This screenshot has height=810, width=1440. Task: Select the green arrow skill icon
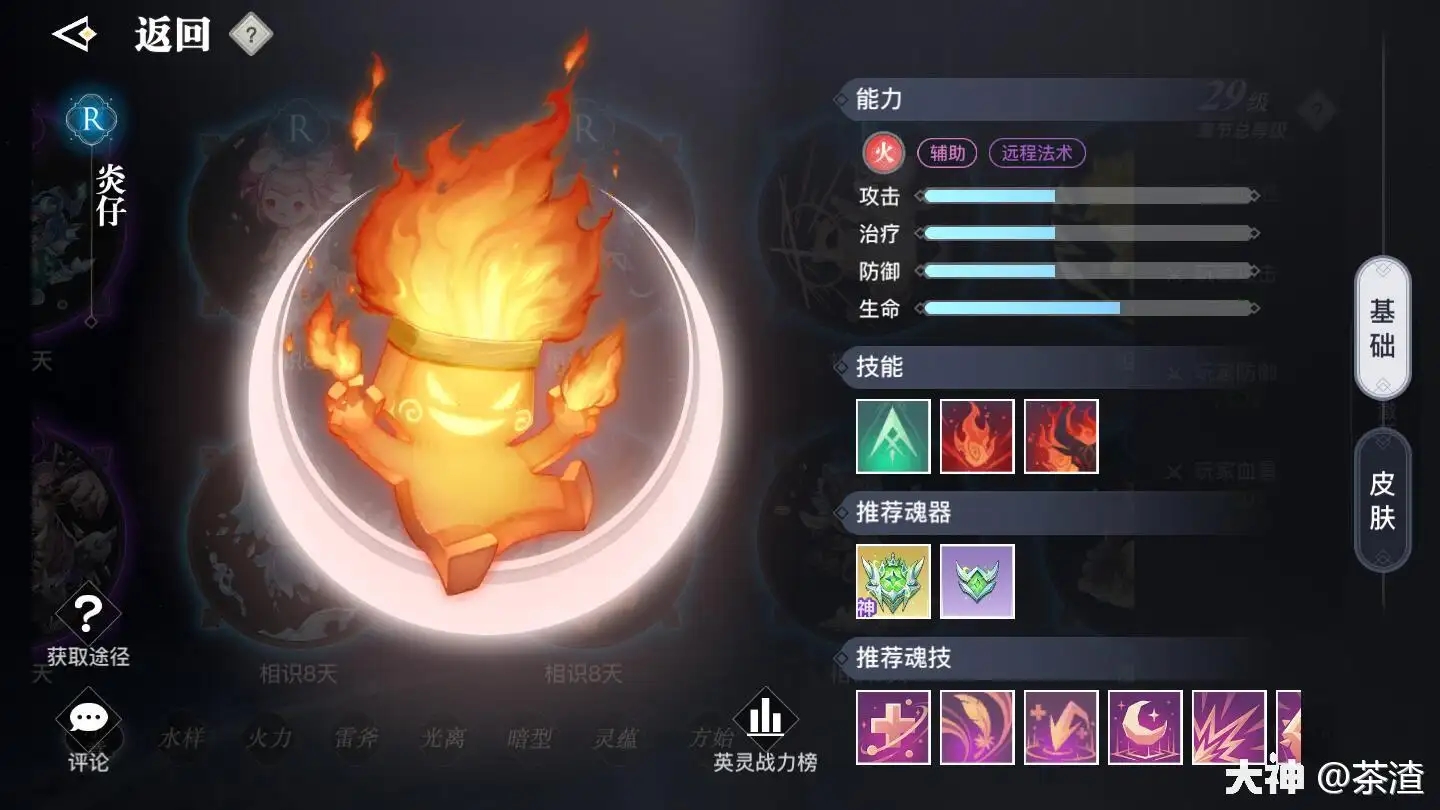[893, 436]
